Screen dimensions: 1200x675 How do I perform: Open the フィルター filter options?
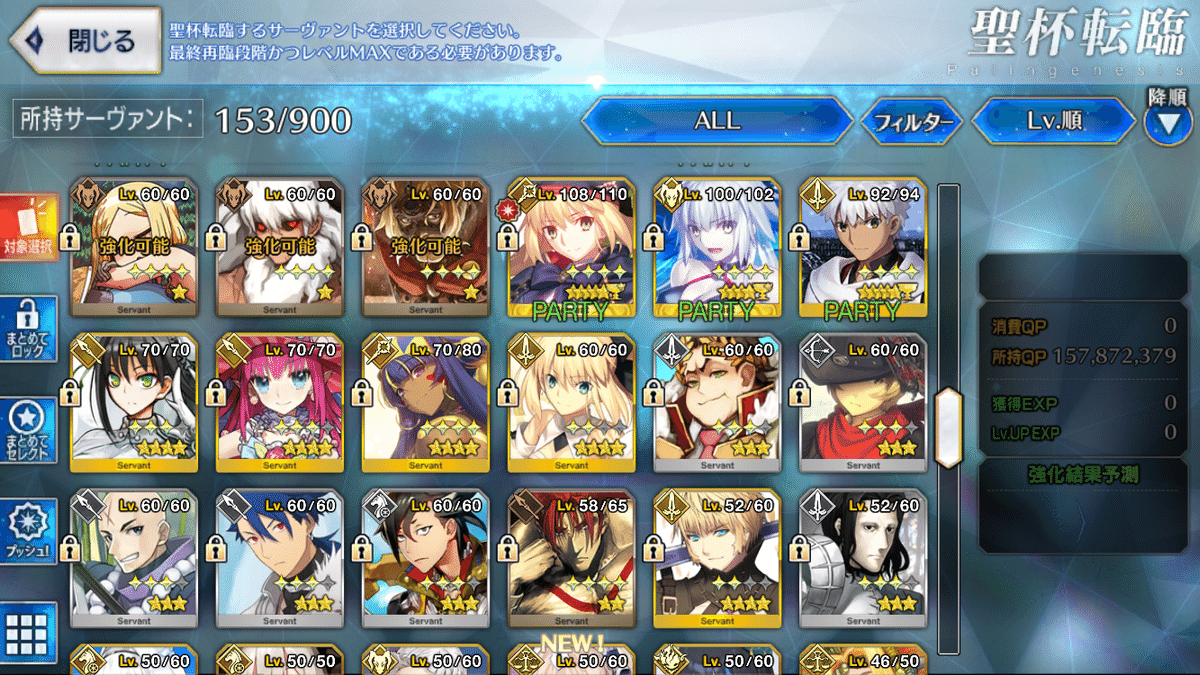(x=911, y=123)
